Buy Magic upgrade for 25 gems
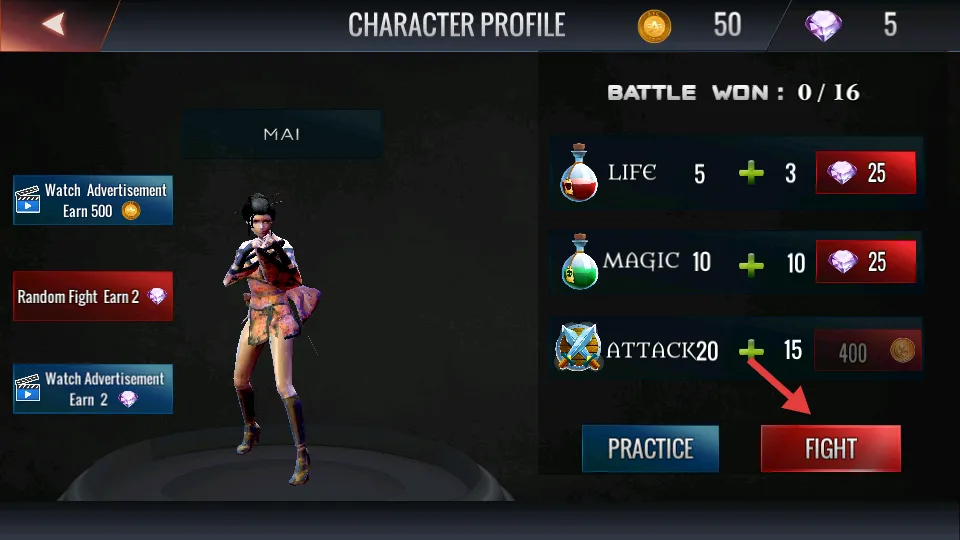The height and width of the screenshot is (540, 960). point(866,263)
